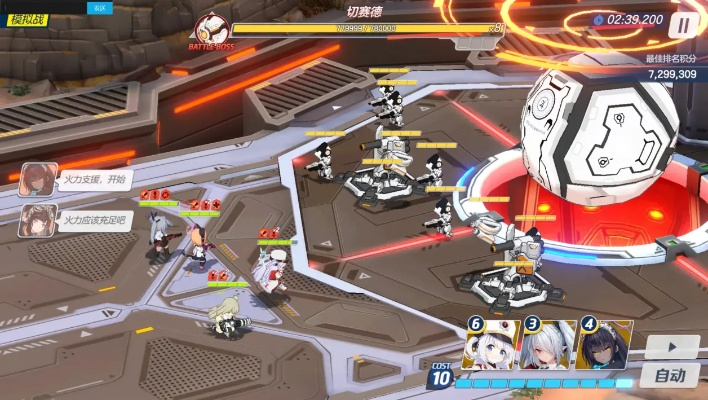Change battle speed with the arrow button
This screenshot has width=708, height=400.
[x=671, y=347]
